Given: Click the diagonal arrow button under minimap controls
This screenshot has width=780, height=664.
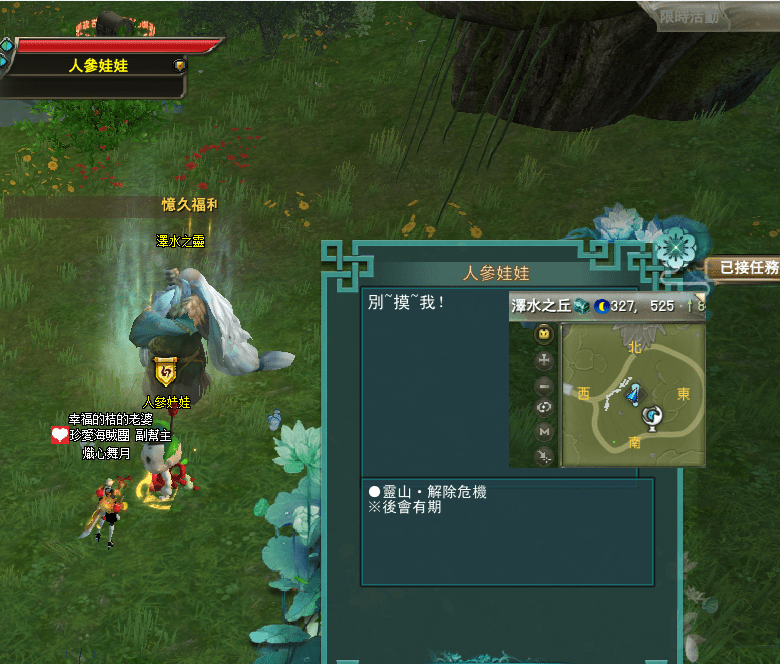Looking at the screenshot, I should [545, 456].
